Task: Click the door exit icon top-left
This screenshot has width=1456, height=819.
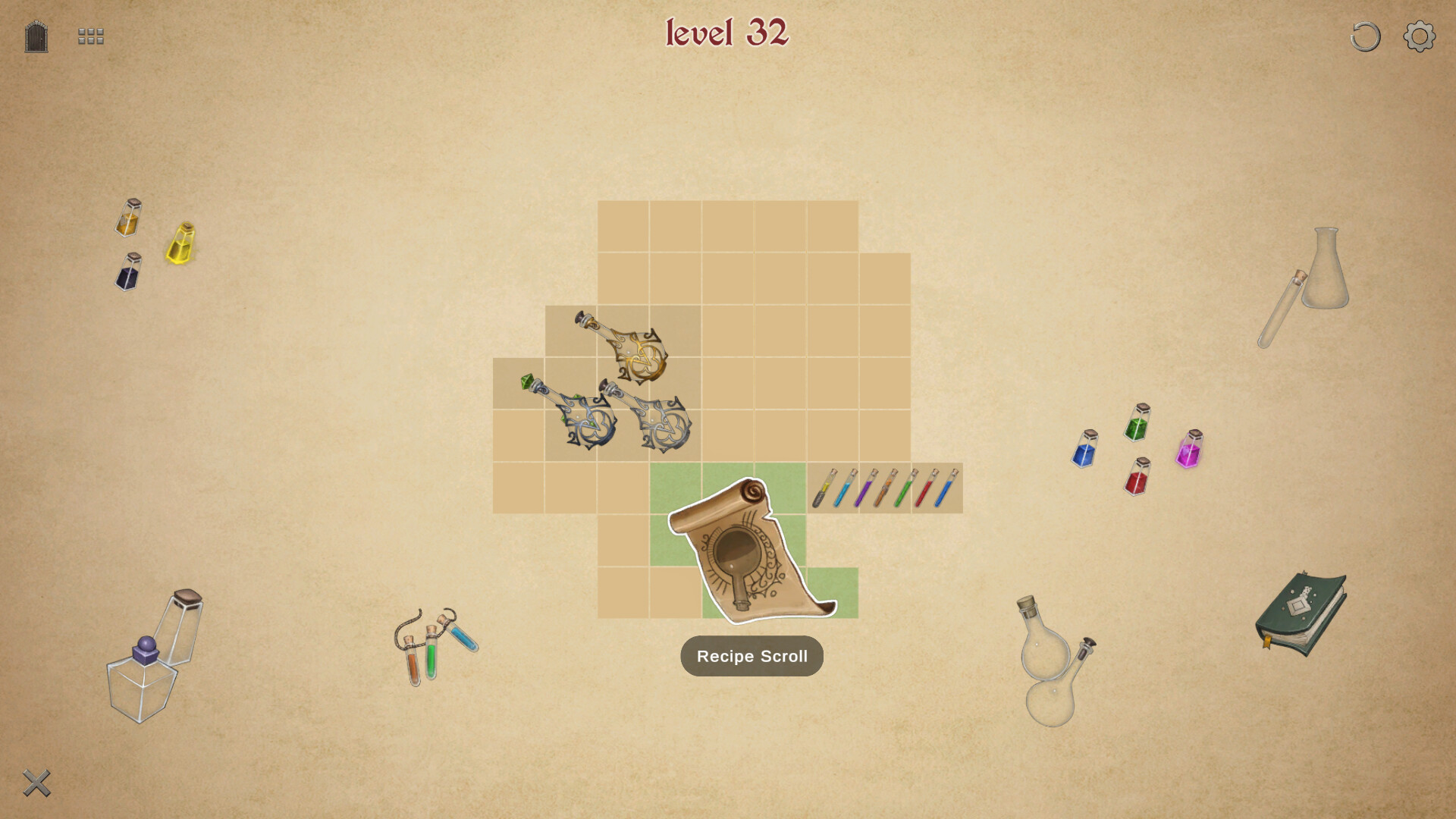Action: pyautogui.click(x=36, y=36)
